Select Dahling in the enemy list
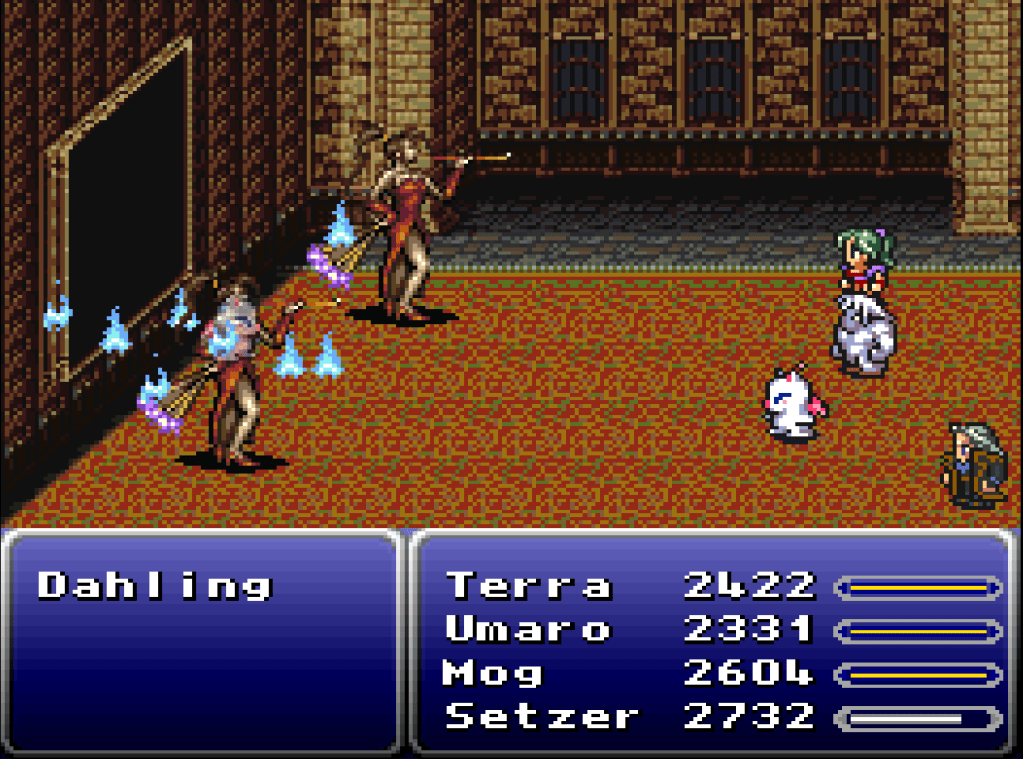This screenshot has width=1023, height=759. pyautogui.click(x=155, y=586)
